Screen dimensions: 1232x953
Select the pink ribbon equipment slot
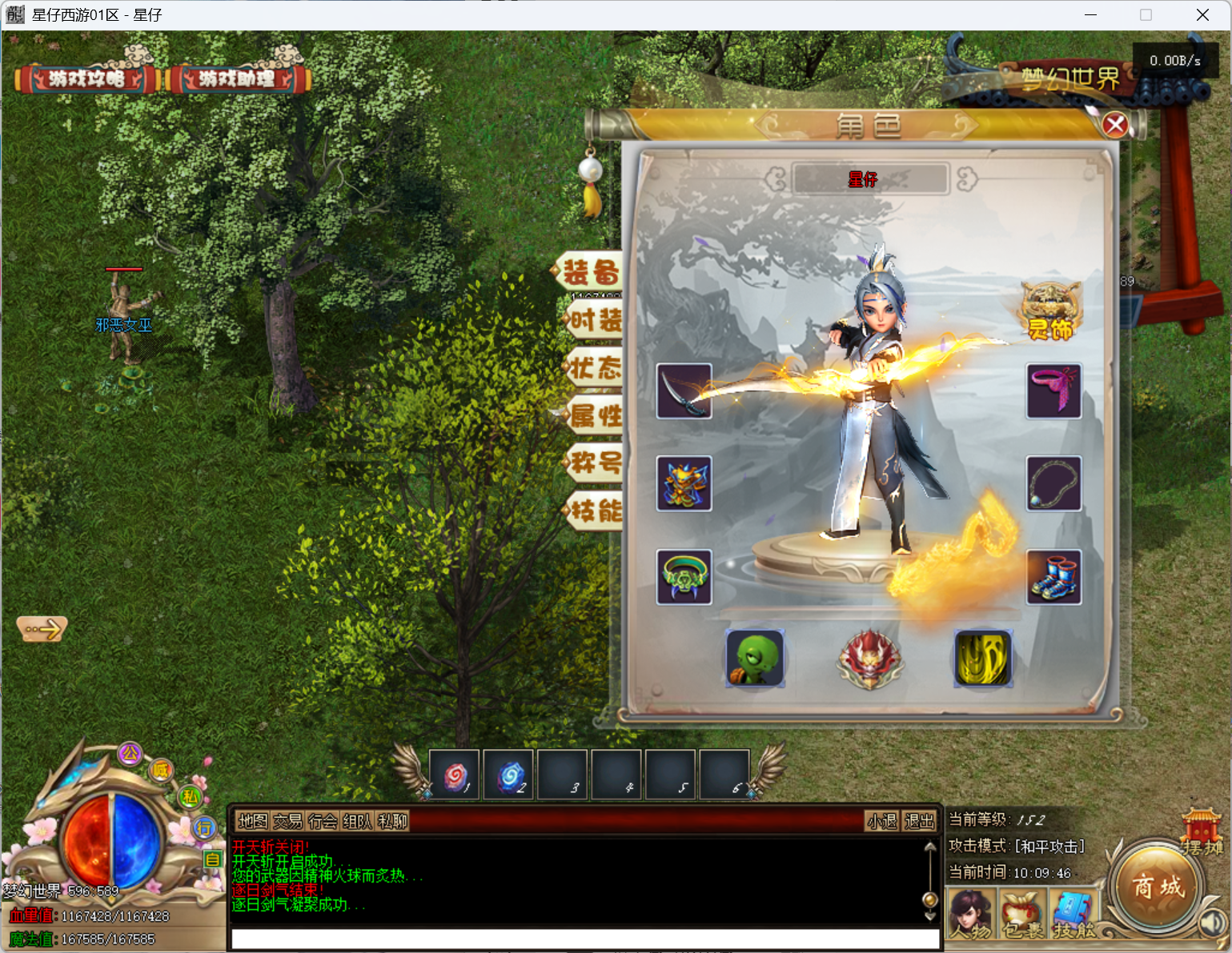click(x=1053, y=391)
